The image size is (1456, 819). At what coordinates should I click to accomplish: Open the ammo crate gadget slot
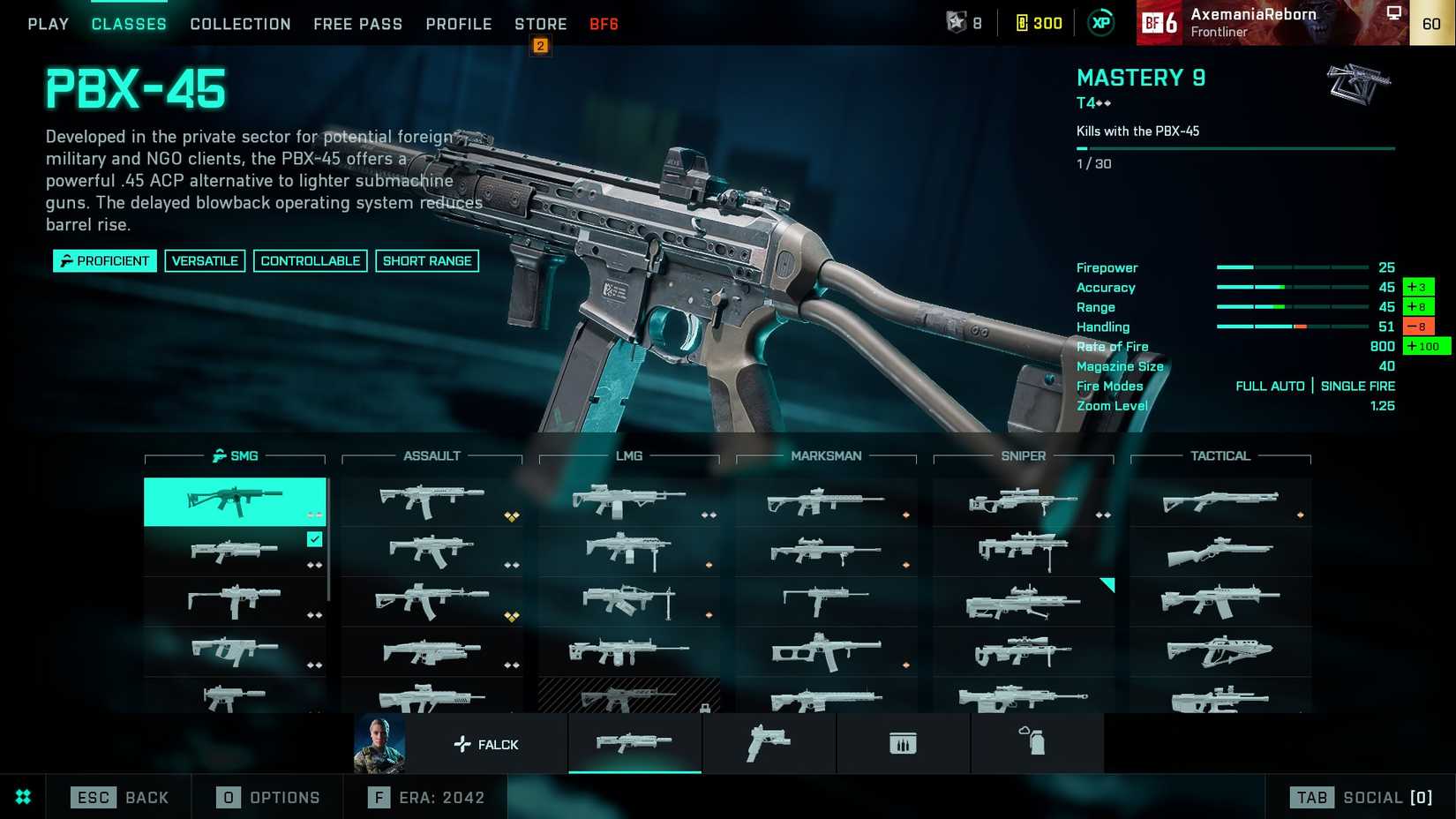click(903, 744)
